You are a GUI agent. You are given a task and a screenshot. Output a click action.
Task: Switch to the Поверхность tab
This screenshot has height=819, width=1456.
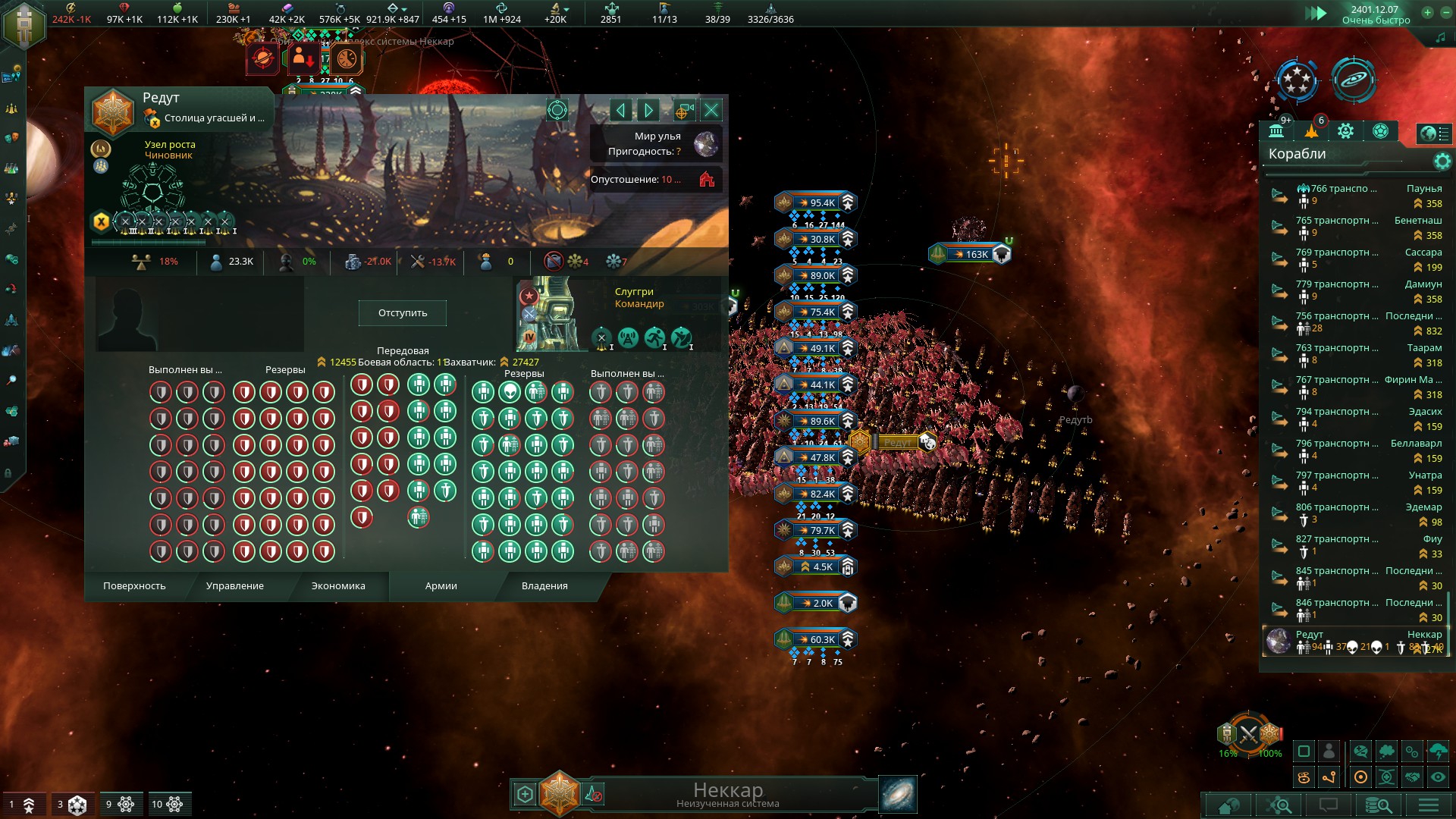tap(134, 586)
